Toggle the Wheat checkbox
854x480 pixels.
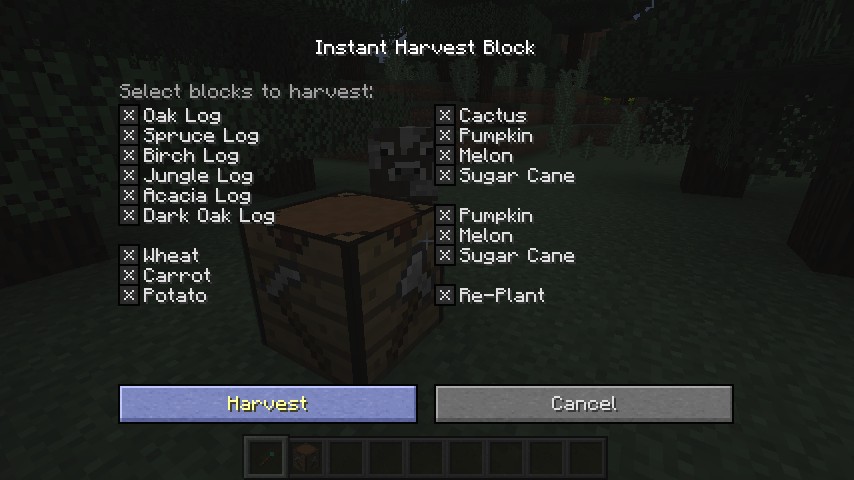(x=129, y=256)
